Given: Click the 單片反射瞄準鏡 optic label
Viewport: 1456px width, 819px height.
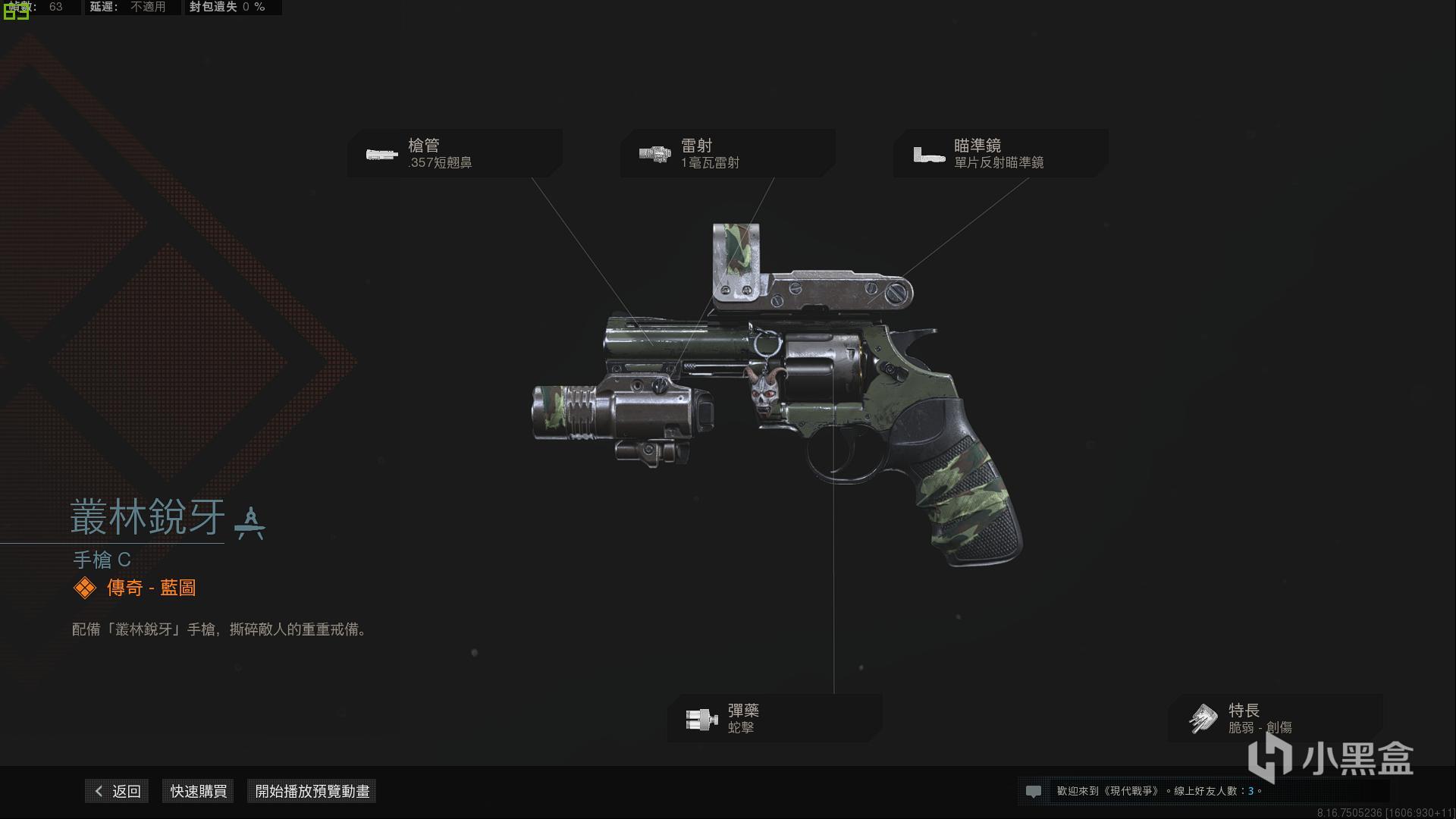Looking at the screenshot, I should click(x=999, y=162).
